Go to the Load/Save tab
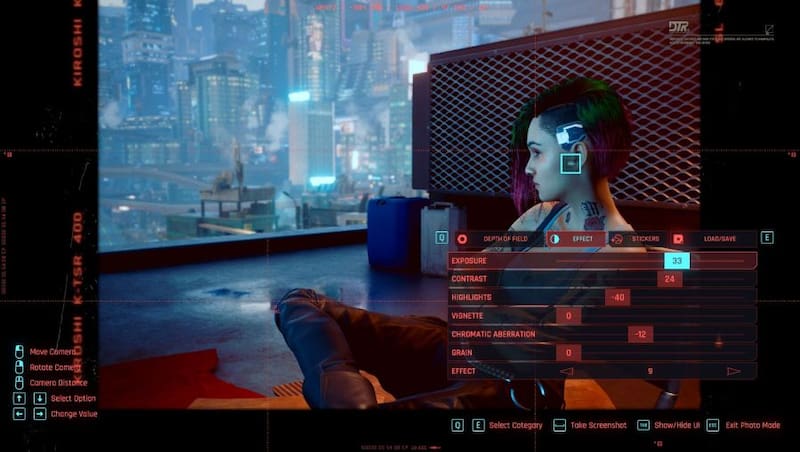 click(x=710, y=239)
